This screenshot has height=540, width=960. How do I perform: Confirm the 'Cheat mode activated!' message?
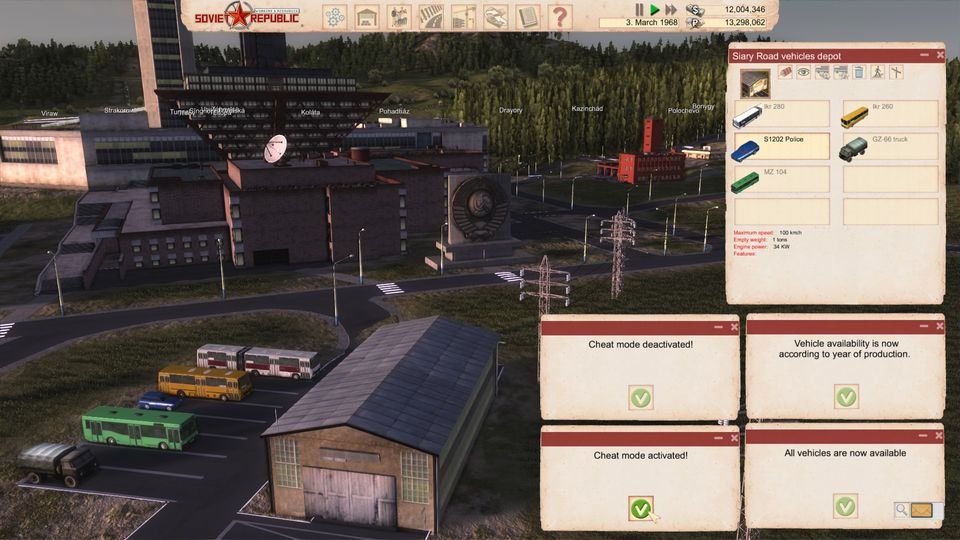[641, 508]
